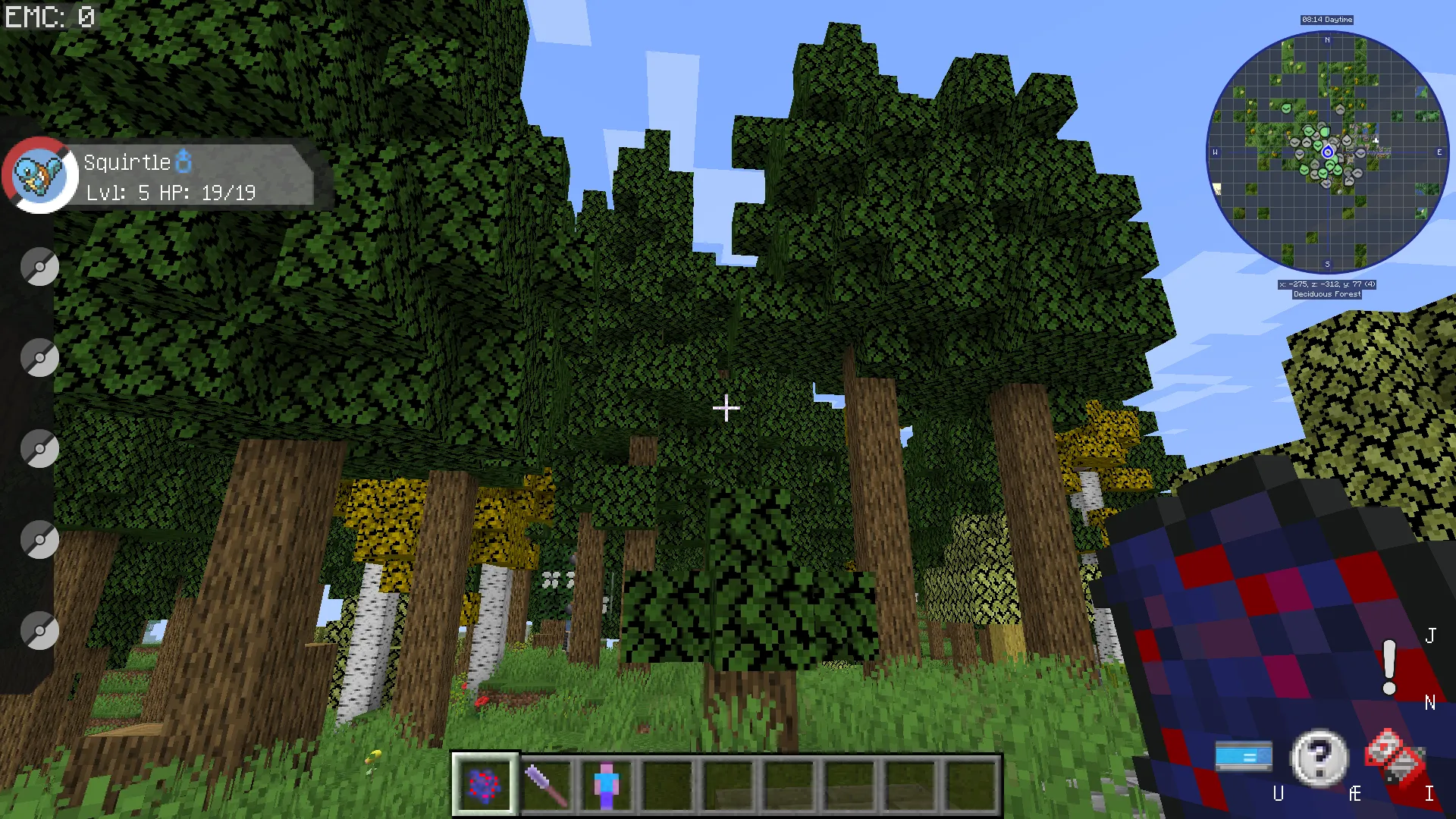1456x819 pixels.
Task: Select the hotbar slot containing the Steve figure
Action: tap(607, 783)
